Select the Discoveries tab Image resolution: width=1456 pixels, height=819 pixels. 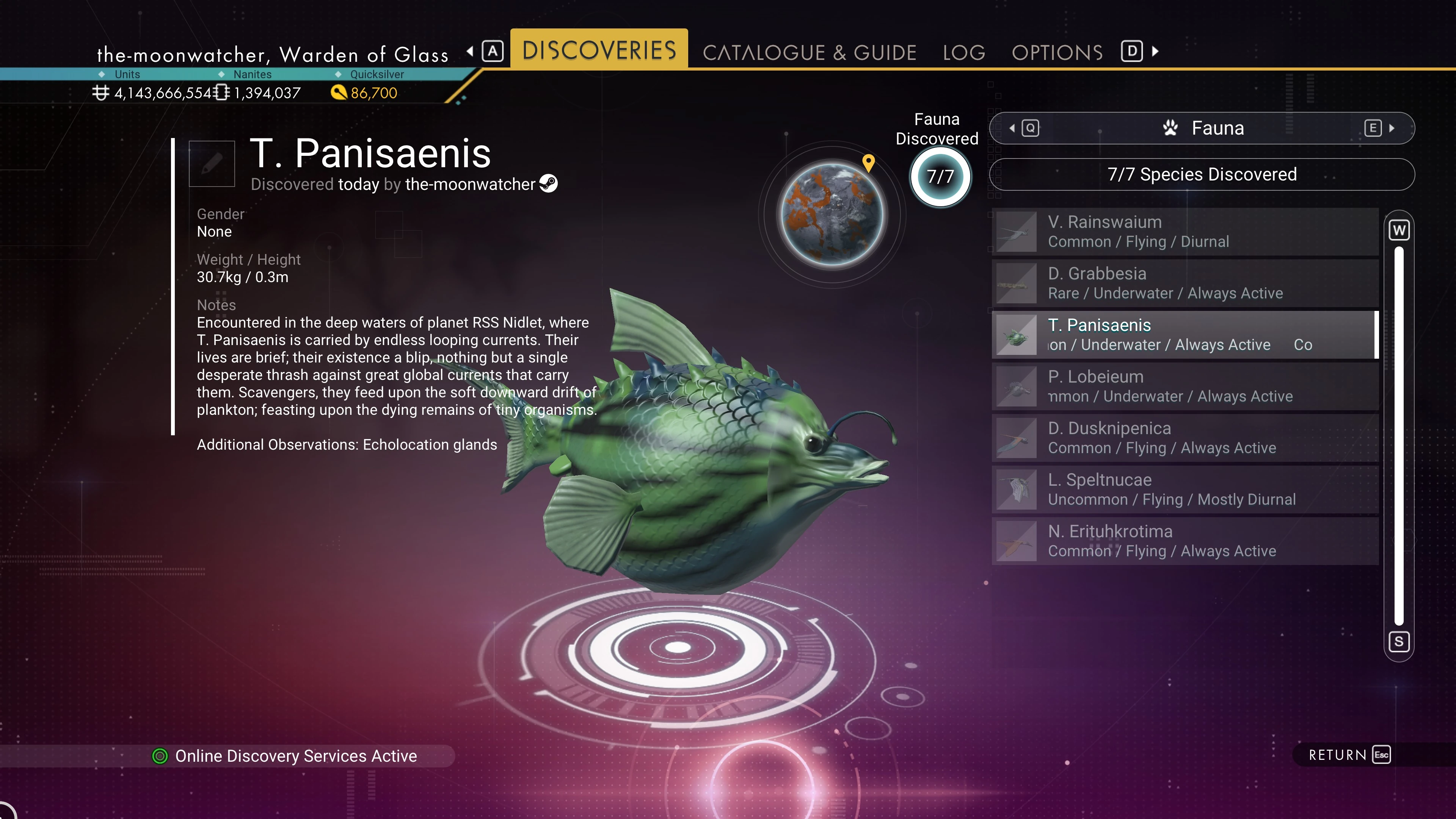point(599,50)
